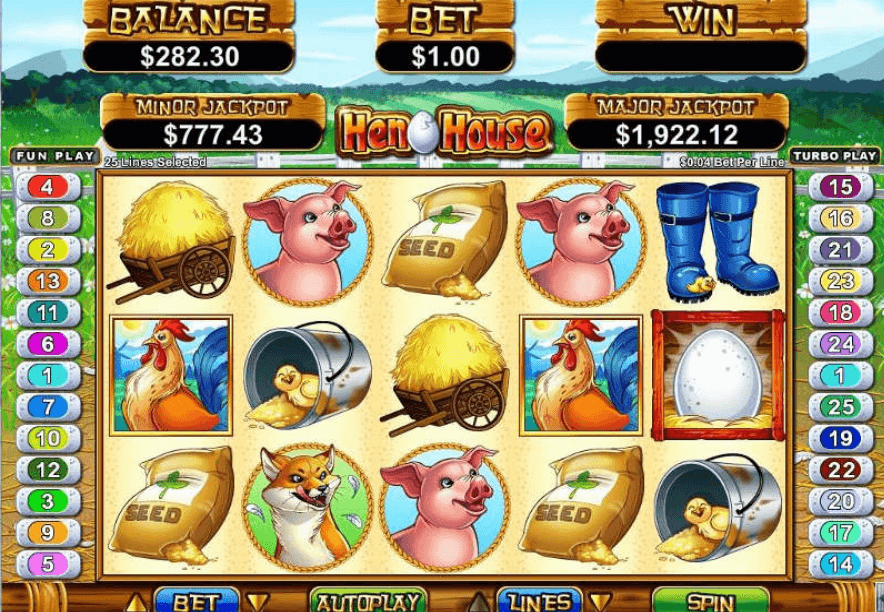Activate payline 25 indicator
884x612 pixels.
tap(840, 407)
